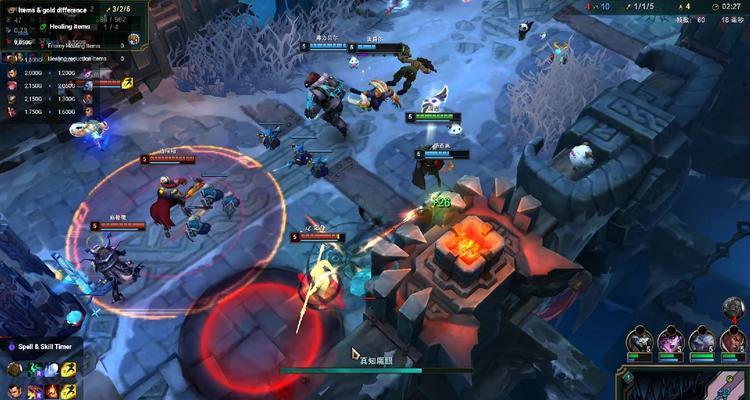The height and width of the screenshot is (400, 750).
Task: Click the green ultimate ability icon
Action: (34, 370)
